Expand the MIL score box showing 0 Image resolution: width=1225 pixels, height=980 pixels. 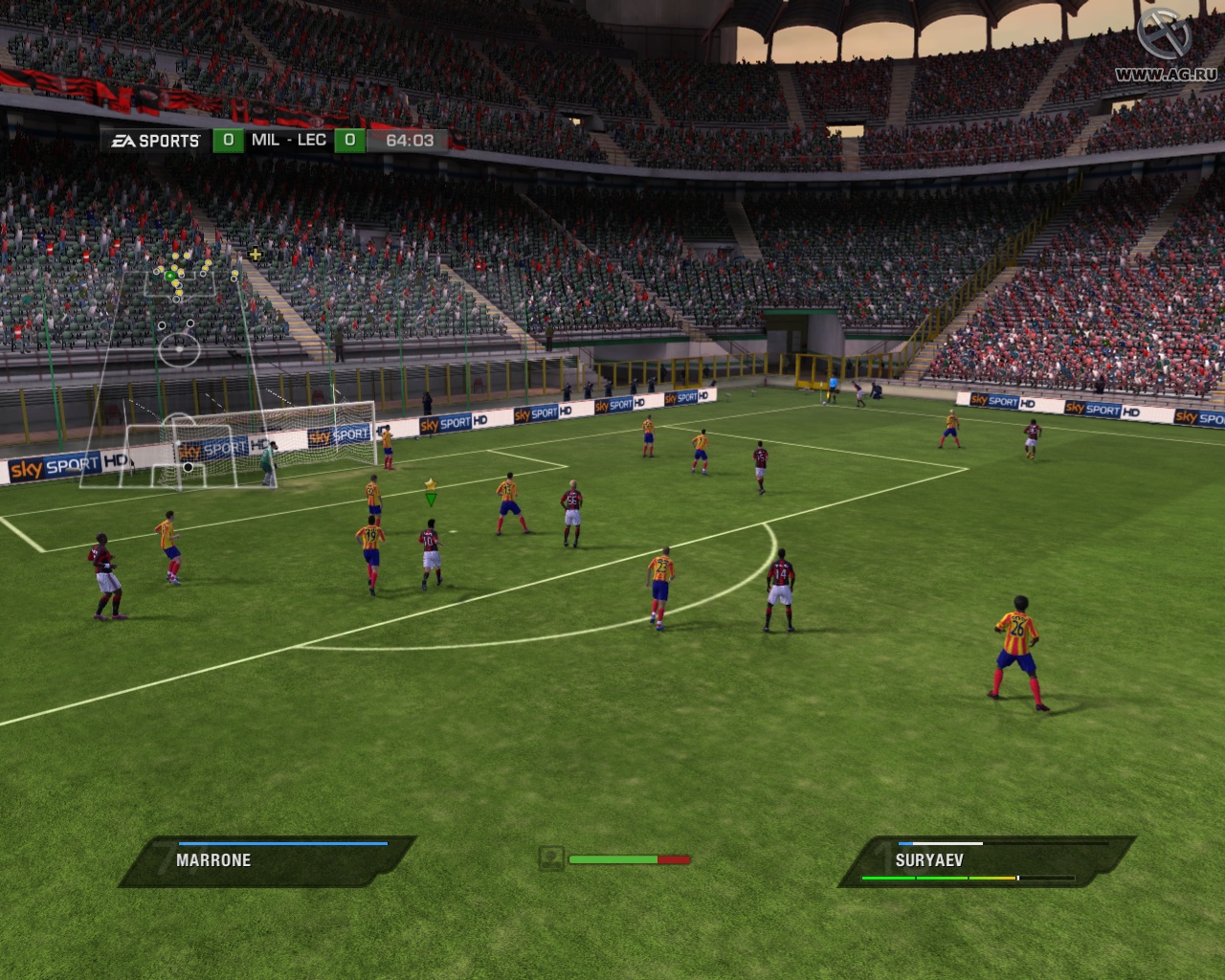click(x=228, y=140)
